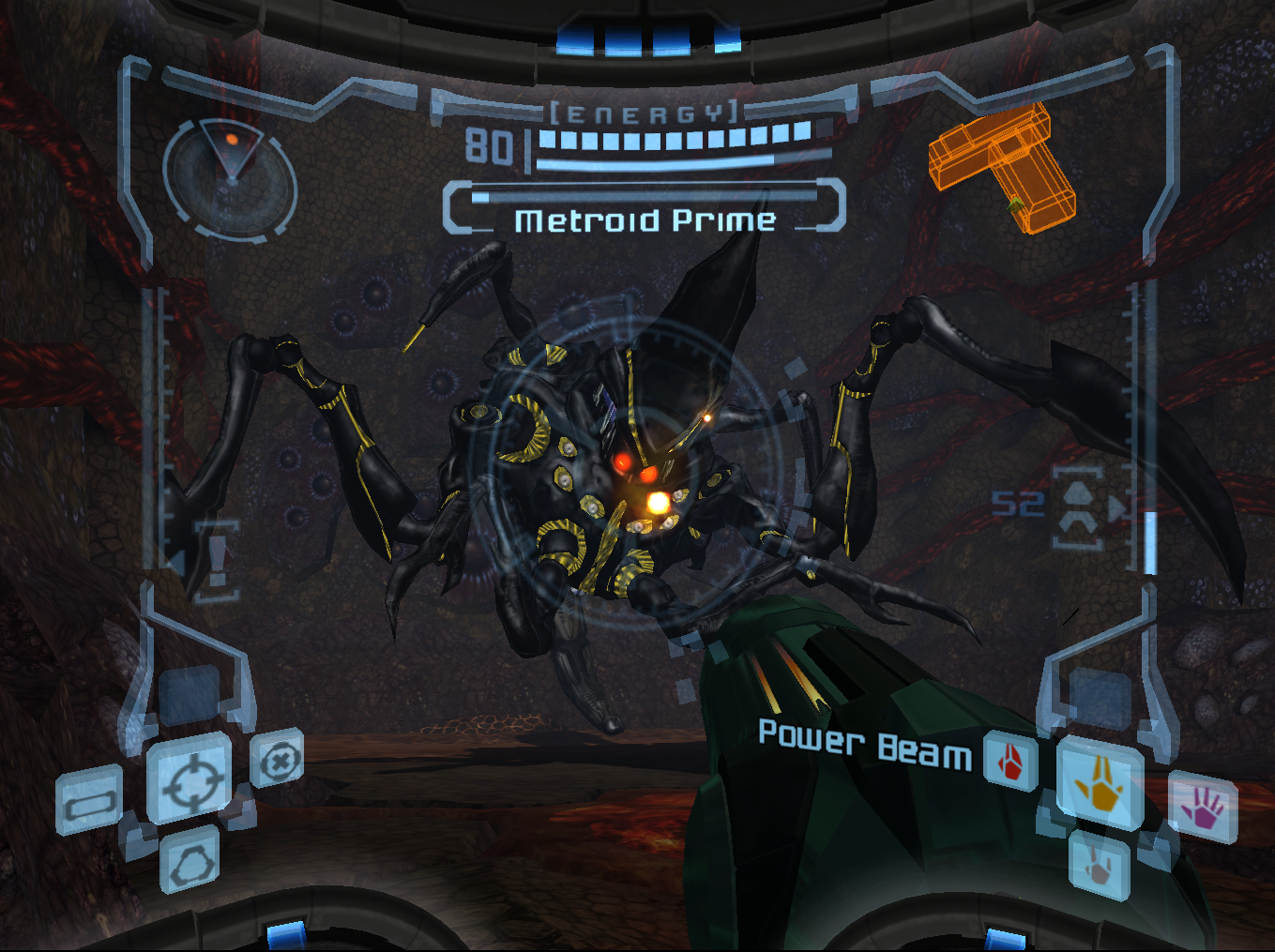Activate the circled-X X-Ray Visor icon

tap(278, 760)
